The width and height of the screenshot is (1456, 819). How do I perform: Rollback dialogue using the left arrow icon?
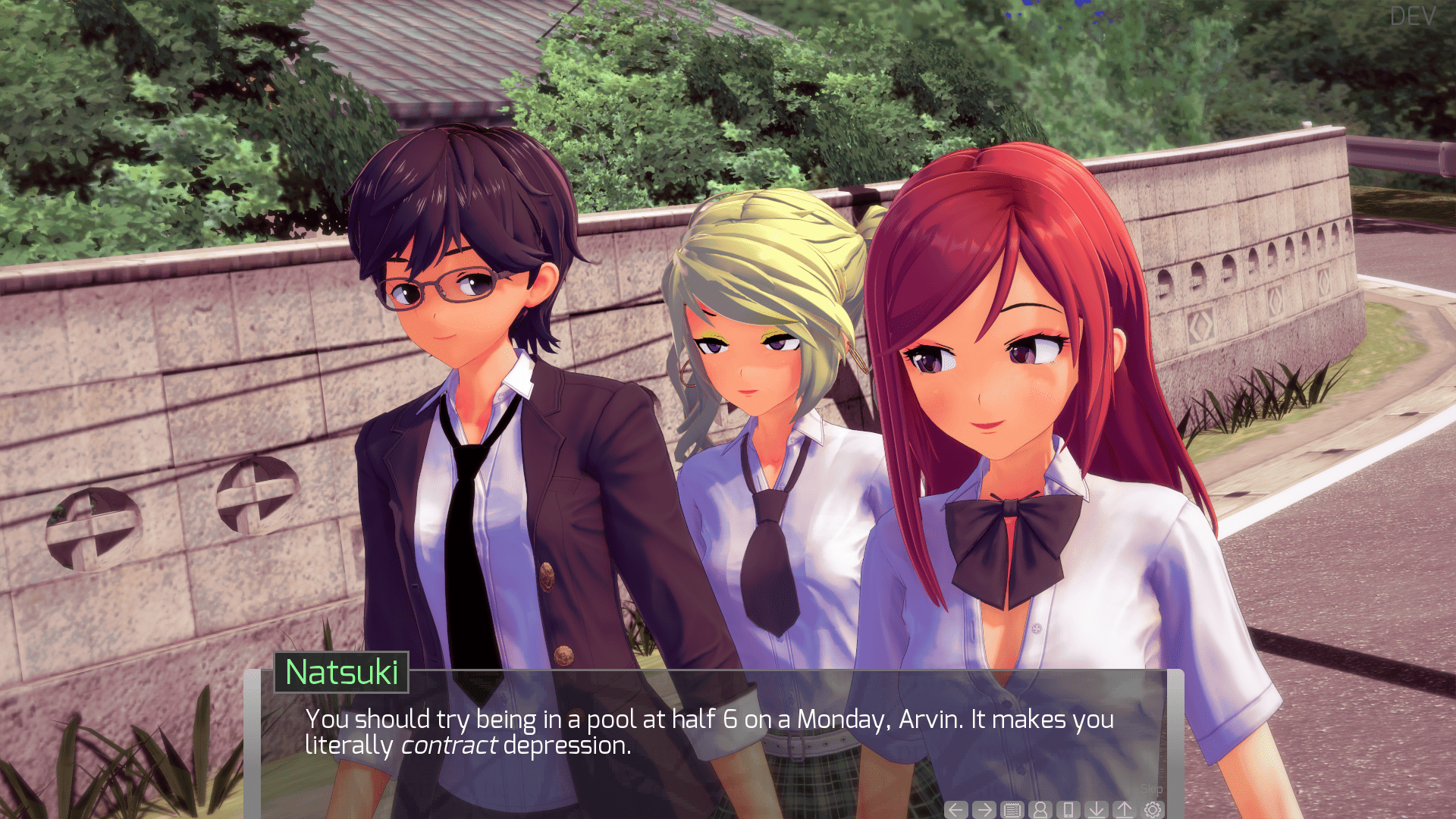pos(956,809)
